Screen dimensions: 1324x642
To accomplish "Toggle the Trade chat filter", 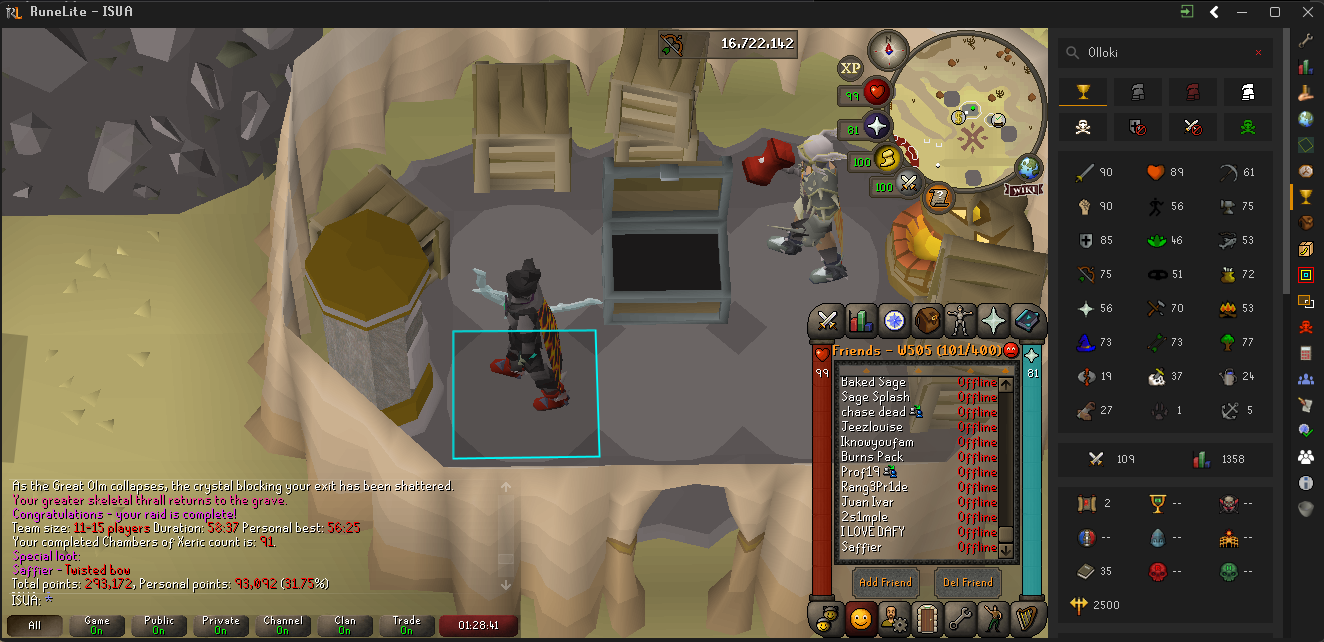I will click(x=407, y=625).
